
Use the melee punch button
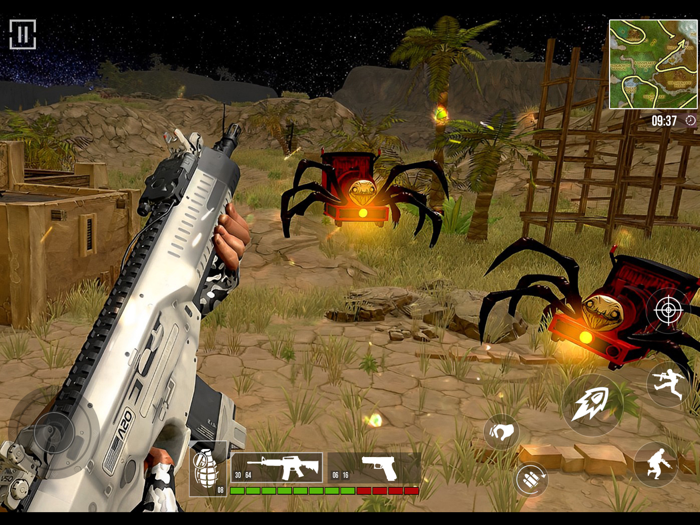(x=502, y=432)
